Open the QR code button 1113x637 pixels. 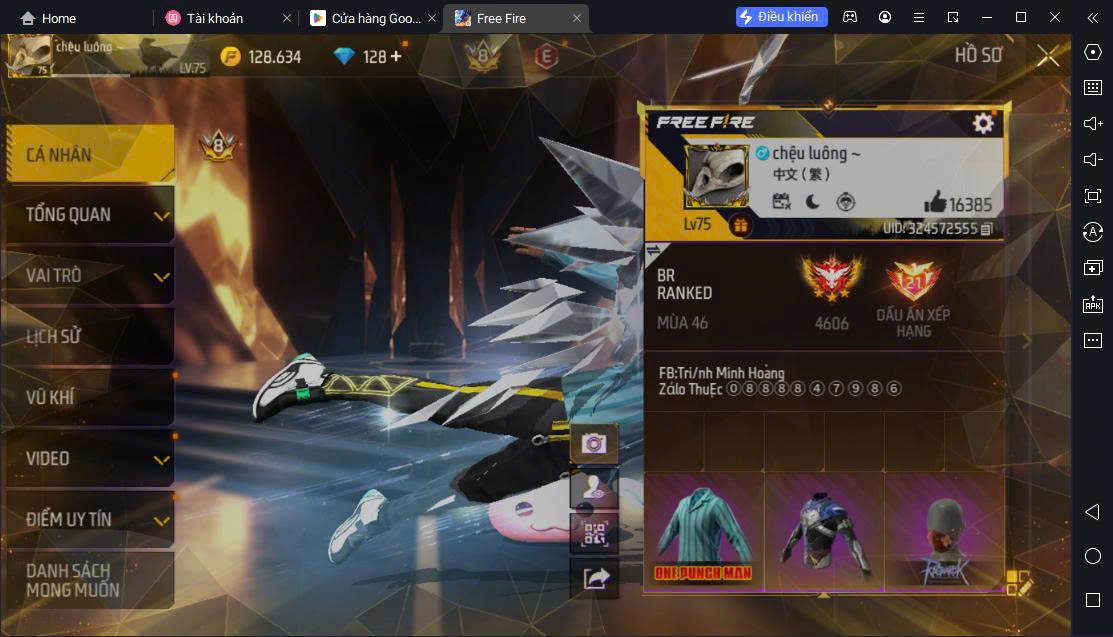coord(594,532)
